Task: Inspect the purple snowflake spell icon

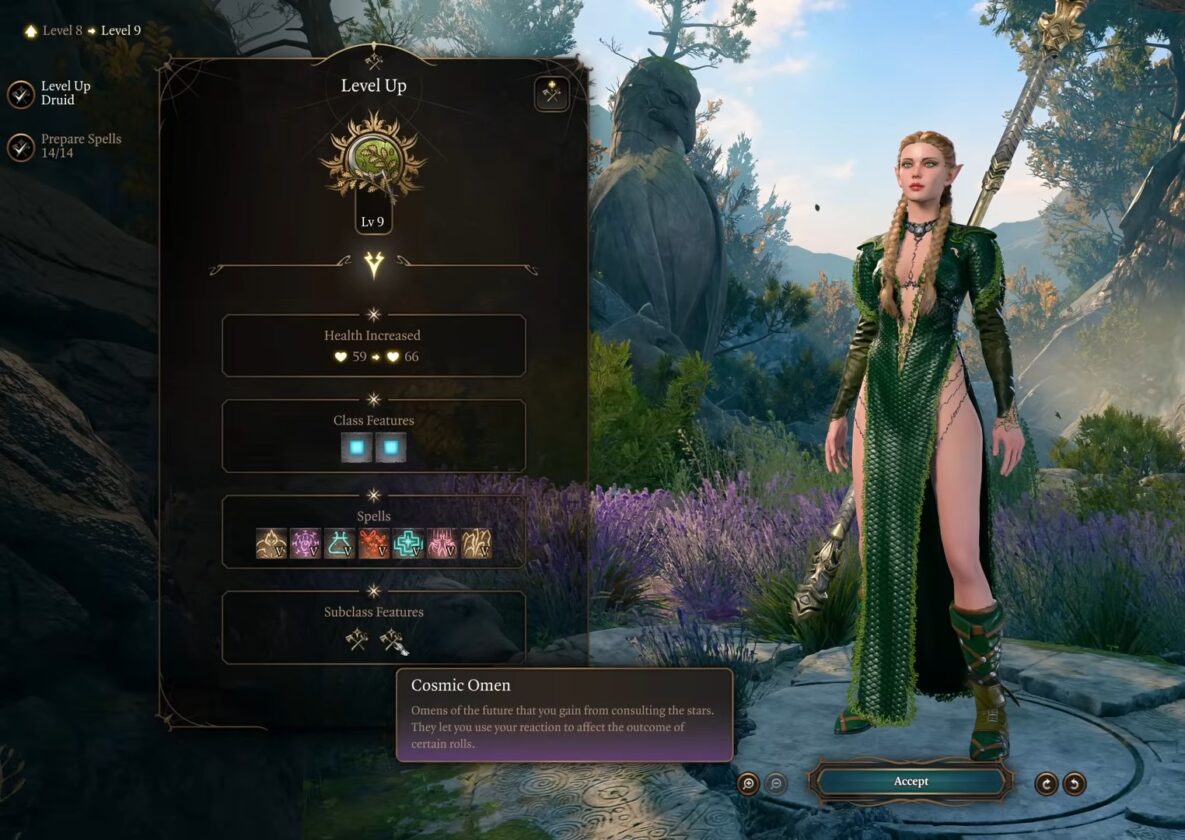Action: (x=305, y=543)
